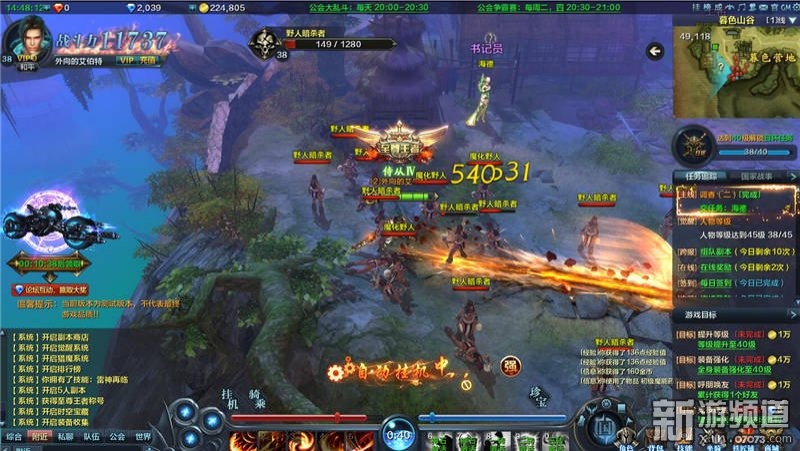Open the 组队副本 team dungeon quest link
Viewport: 800px width, 451px height.
[716, 250]
